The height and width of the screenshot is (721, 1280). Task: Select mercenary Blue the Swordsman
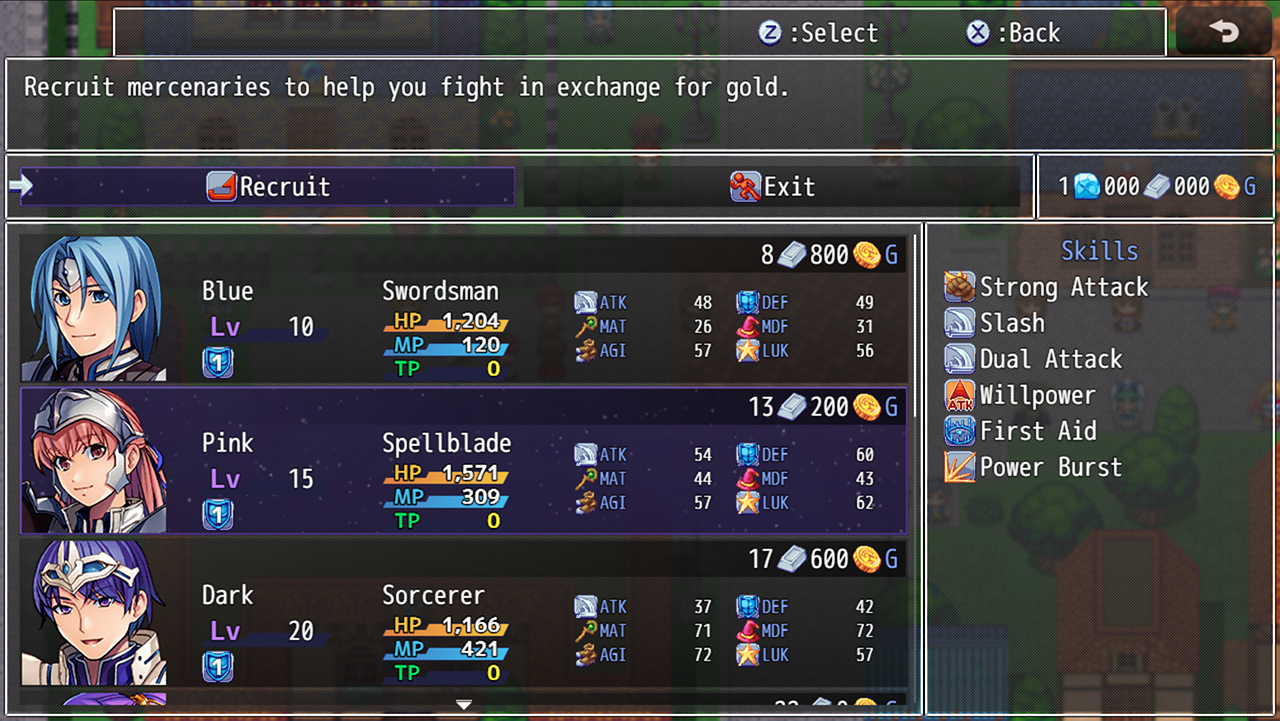(463, 309)
